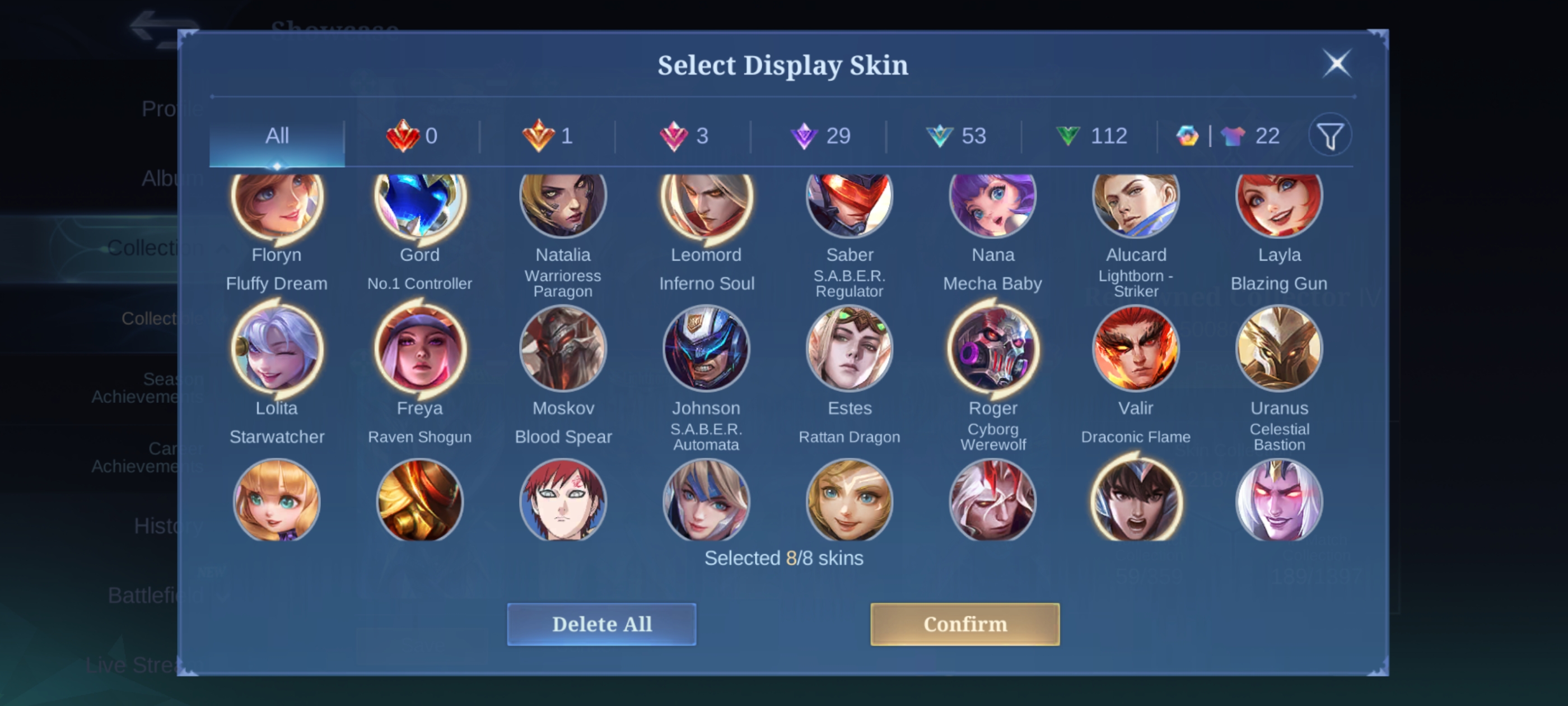Switch to the All skins tab

277,136
